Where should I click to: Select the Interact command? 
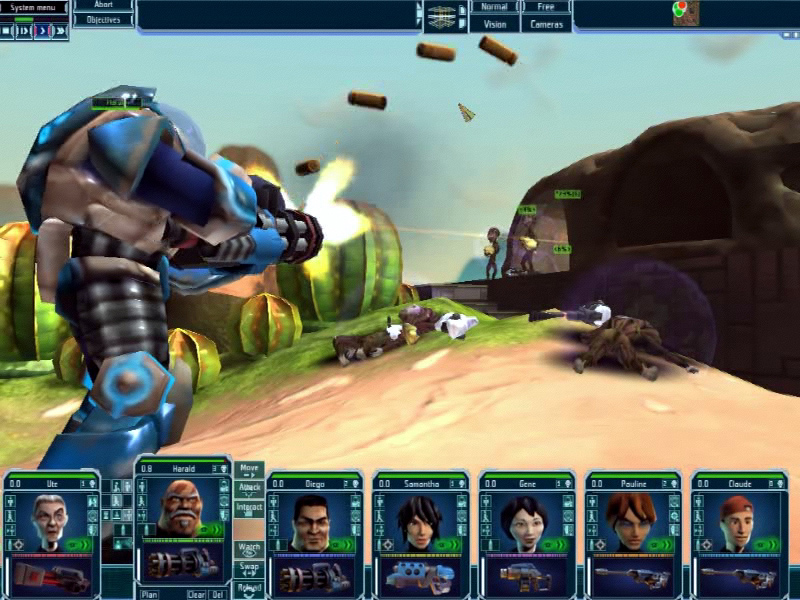click(249, 508)
